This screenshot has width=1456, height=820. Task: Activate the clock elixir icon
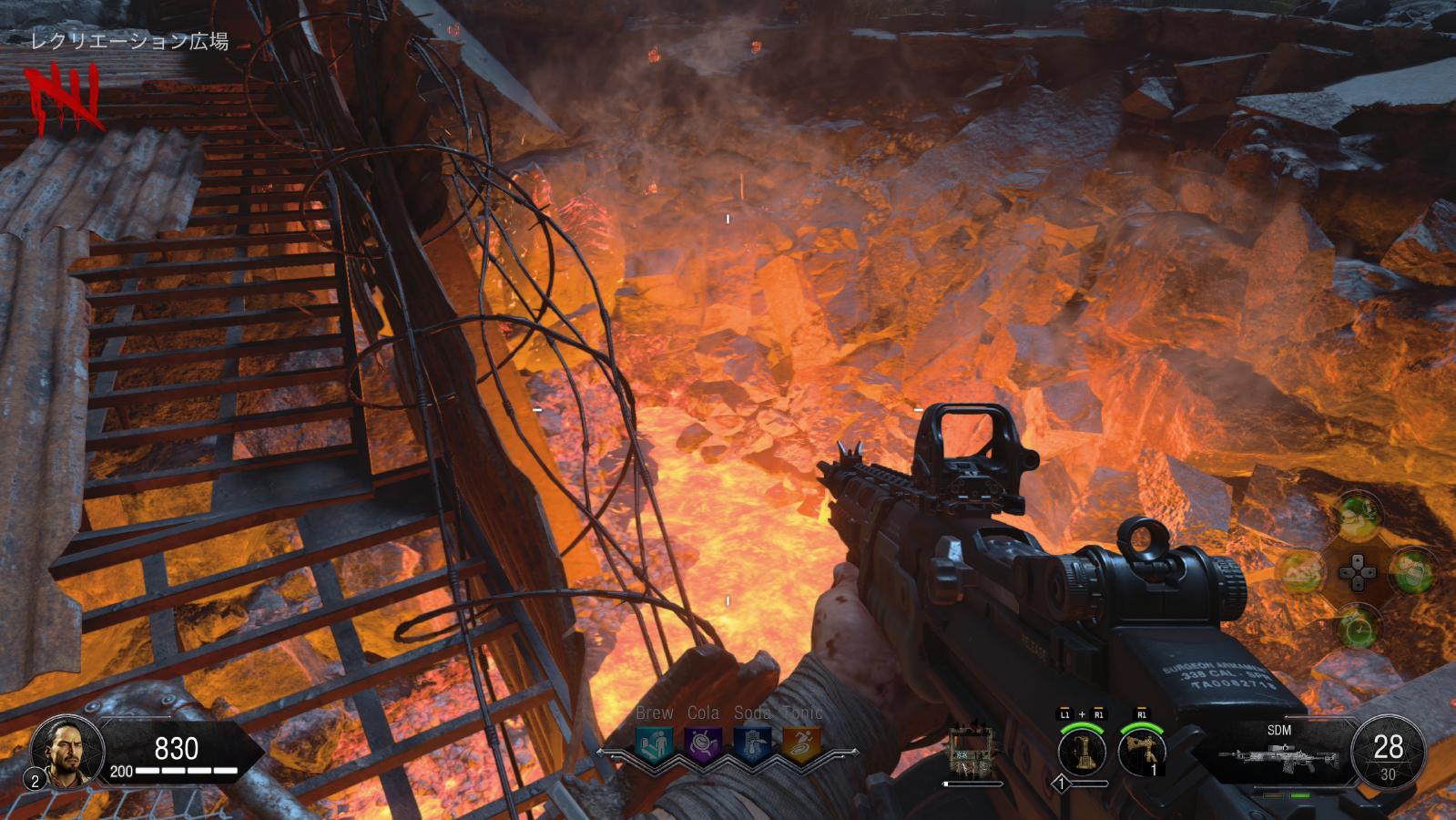[x=1357, y=628]
